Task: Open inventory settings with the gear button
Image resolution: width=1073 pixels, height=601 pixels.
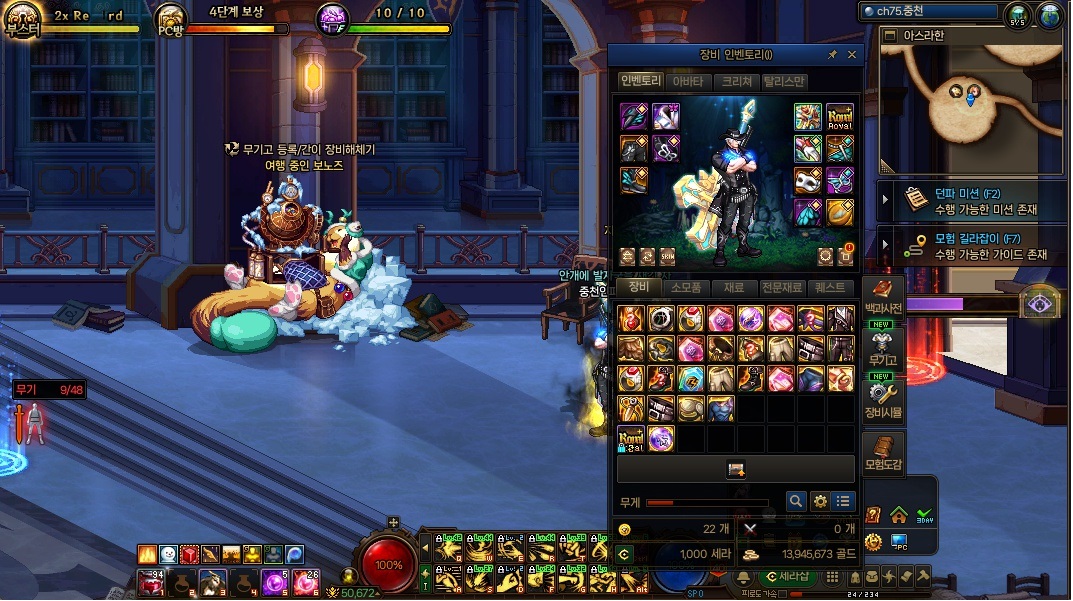Action: (x=820, y=501)
